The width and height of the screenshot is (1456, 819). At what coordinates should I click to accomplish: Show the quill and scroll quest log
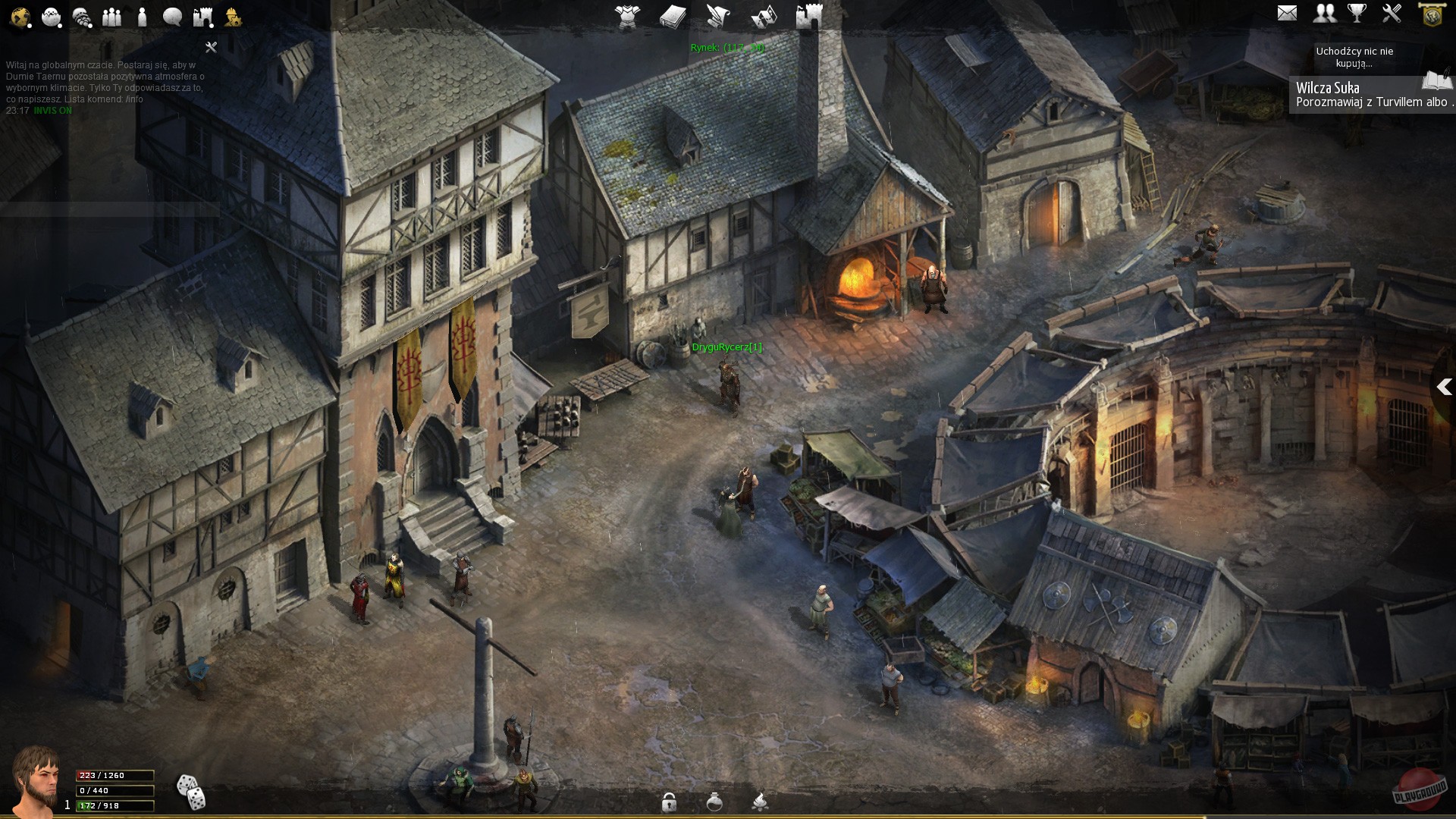coord(718,16)
